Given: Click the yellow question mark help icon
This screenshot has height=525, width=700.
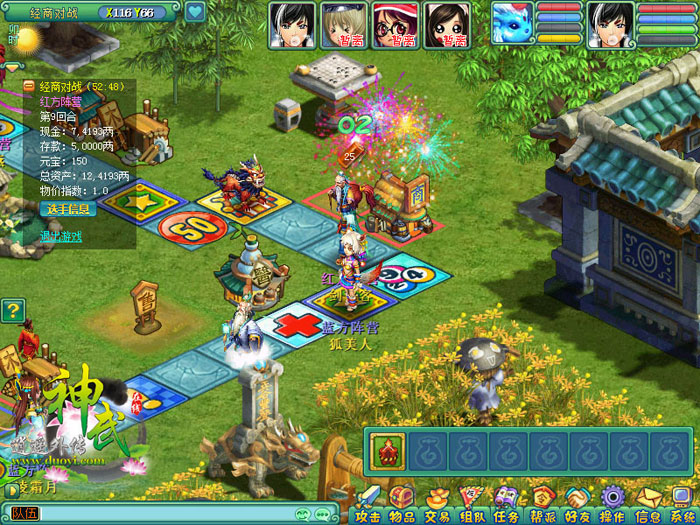Looking at the screenshot, I should (x=12, y=311).
